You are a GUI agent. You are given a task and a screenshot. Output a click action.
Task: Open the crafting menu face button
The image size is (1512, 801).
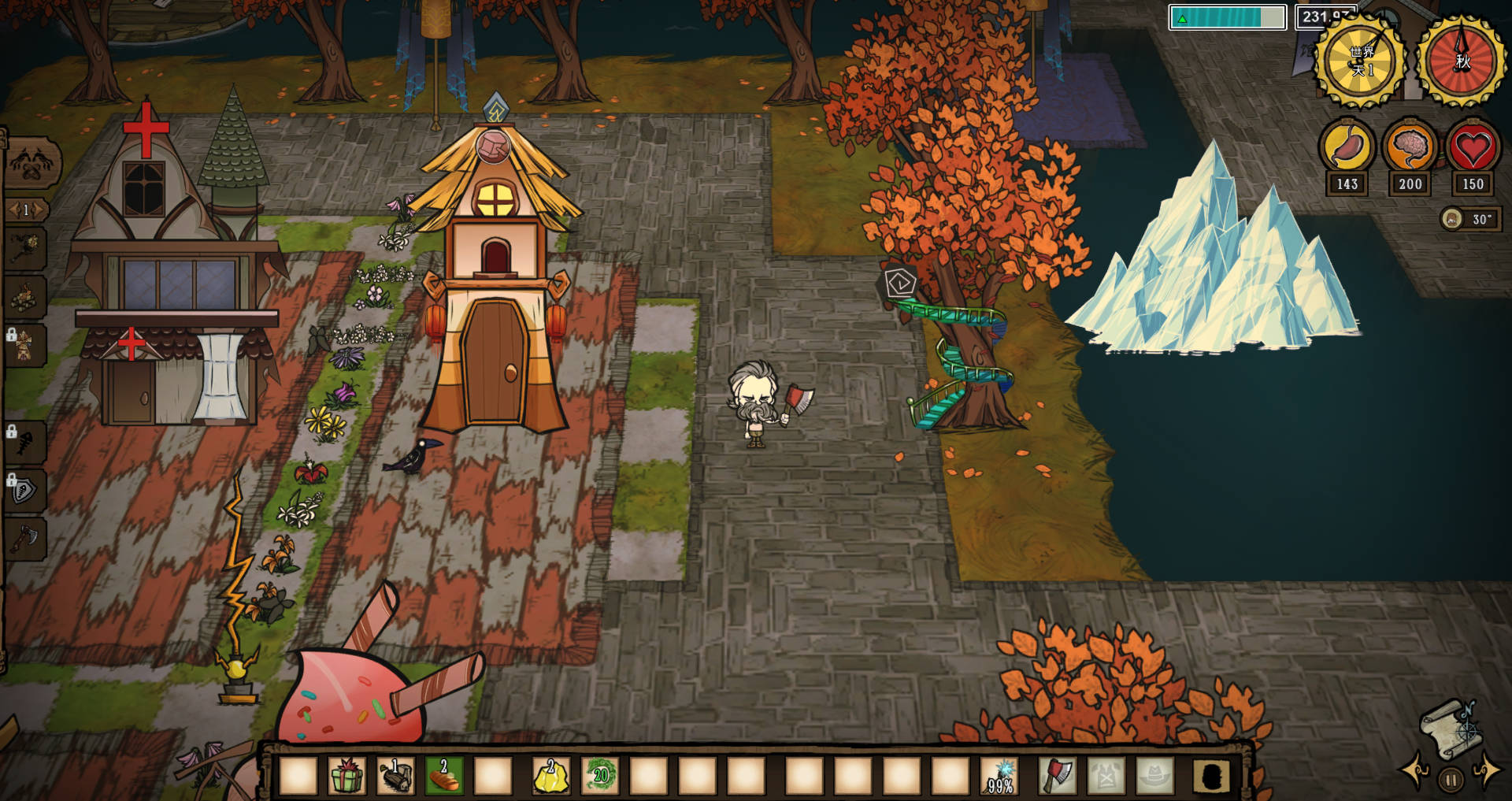[x=31, y=162]
